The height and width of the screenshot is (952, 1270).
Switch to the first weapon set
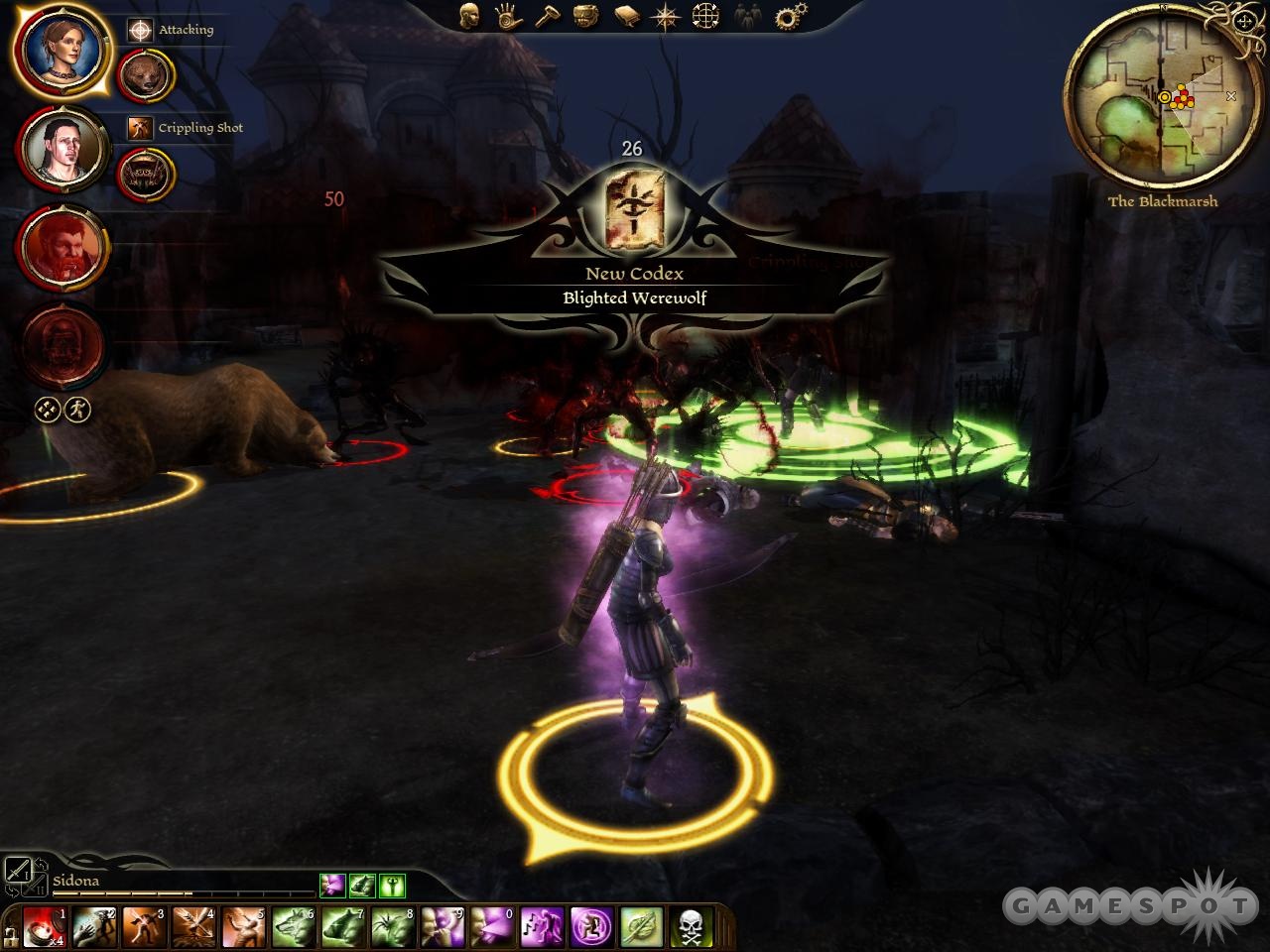pos(18,870)
